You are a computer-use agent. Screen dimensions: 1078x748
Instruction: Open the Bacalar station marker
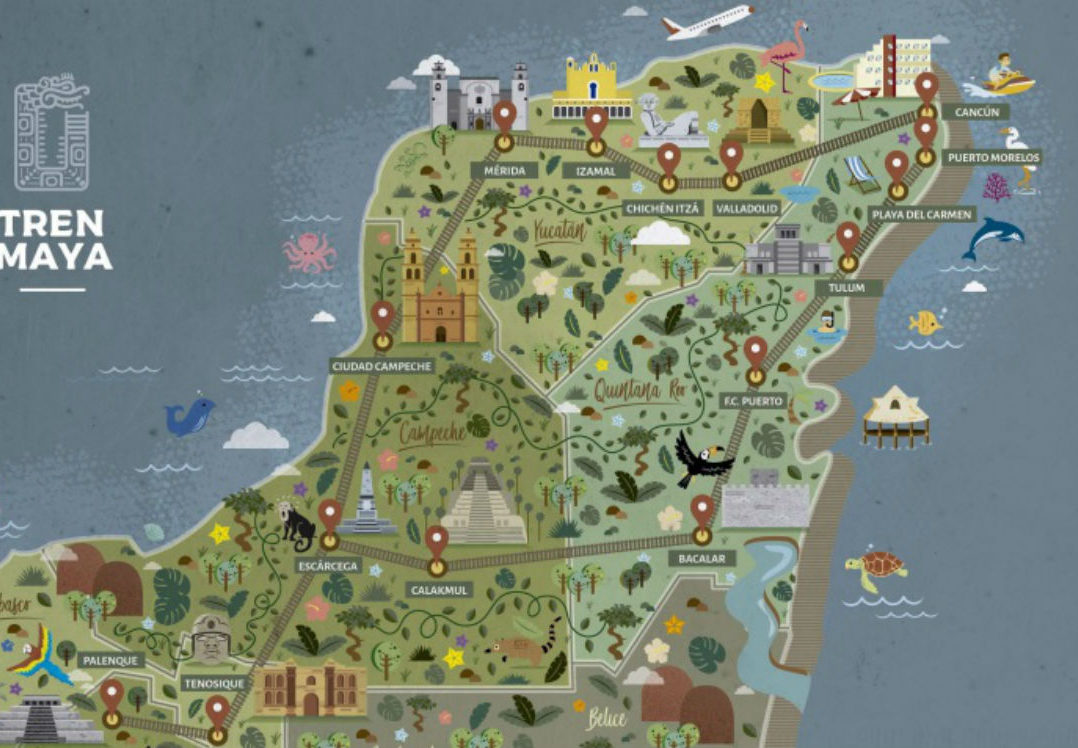pyautogui.click(x=703, y=513)
